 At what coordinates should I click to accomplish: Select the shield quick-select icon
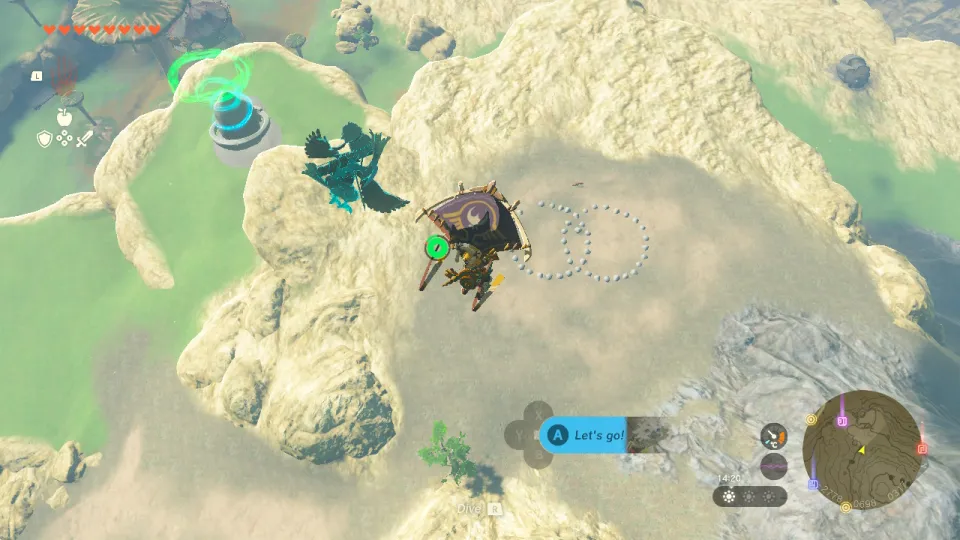pyautogui.click(x=45, y=139)
